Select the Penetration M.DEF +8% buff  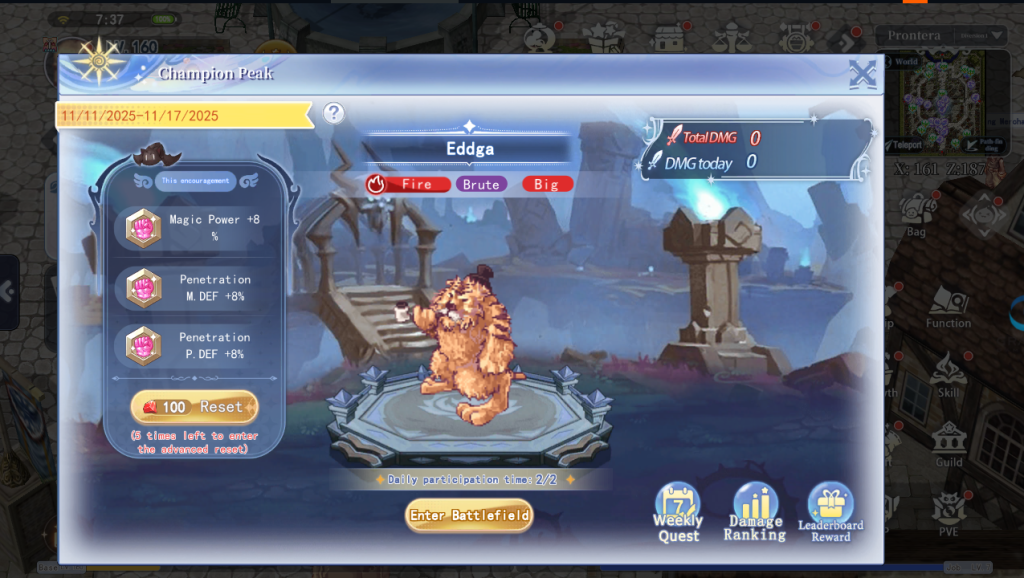coord(194,287)
